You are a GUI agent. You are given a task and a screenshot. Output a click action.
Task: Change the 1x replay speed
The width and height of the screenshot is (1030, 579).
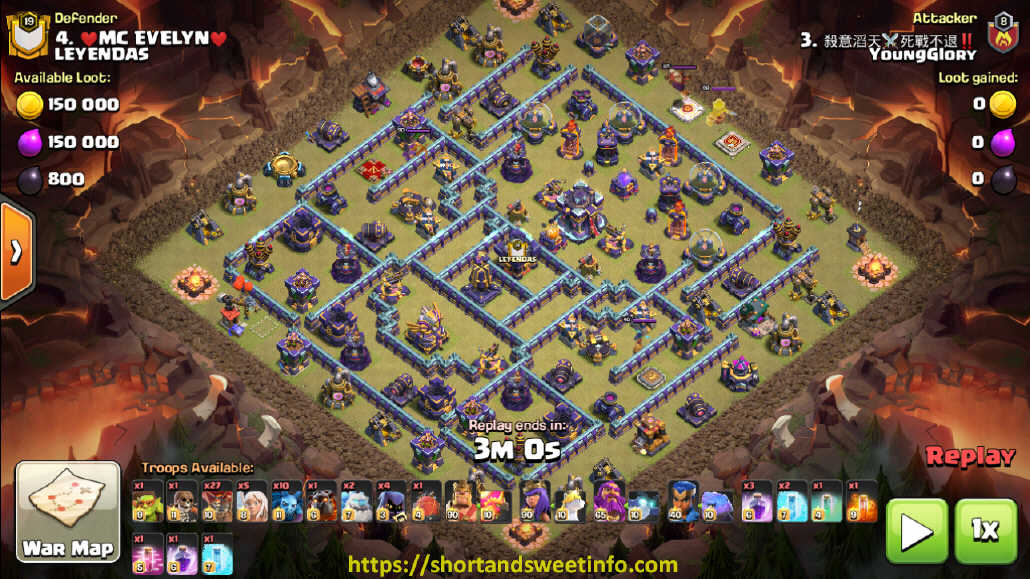click(x=985, y=530)
